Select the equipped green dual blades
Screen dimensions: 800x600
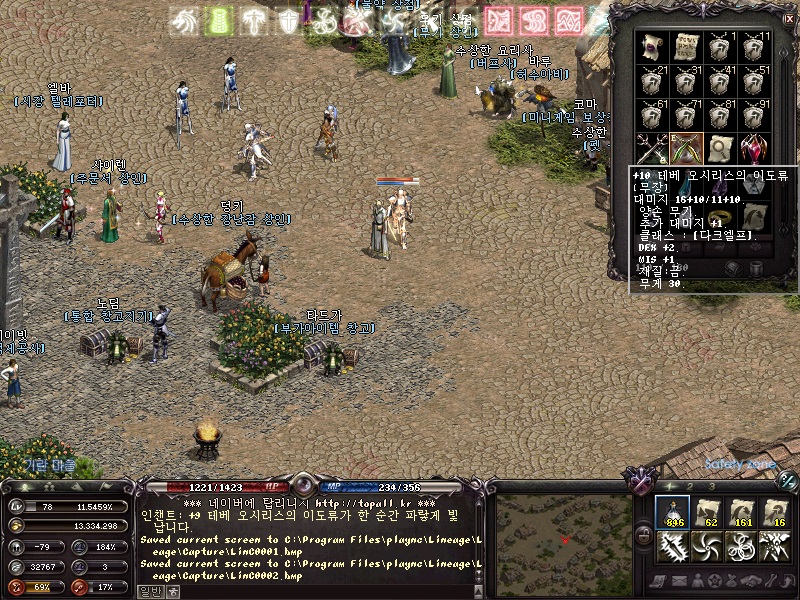pos(686,148)
